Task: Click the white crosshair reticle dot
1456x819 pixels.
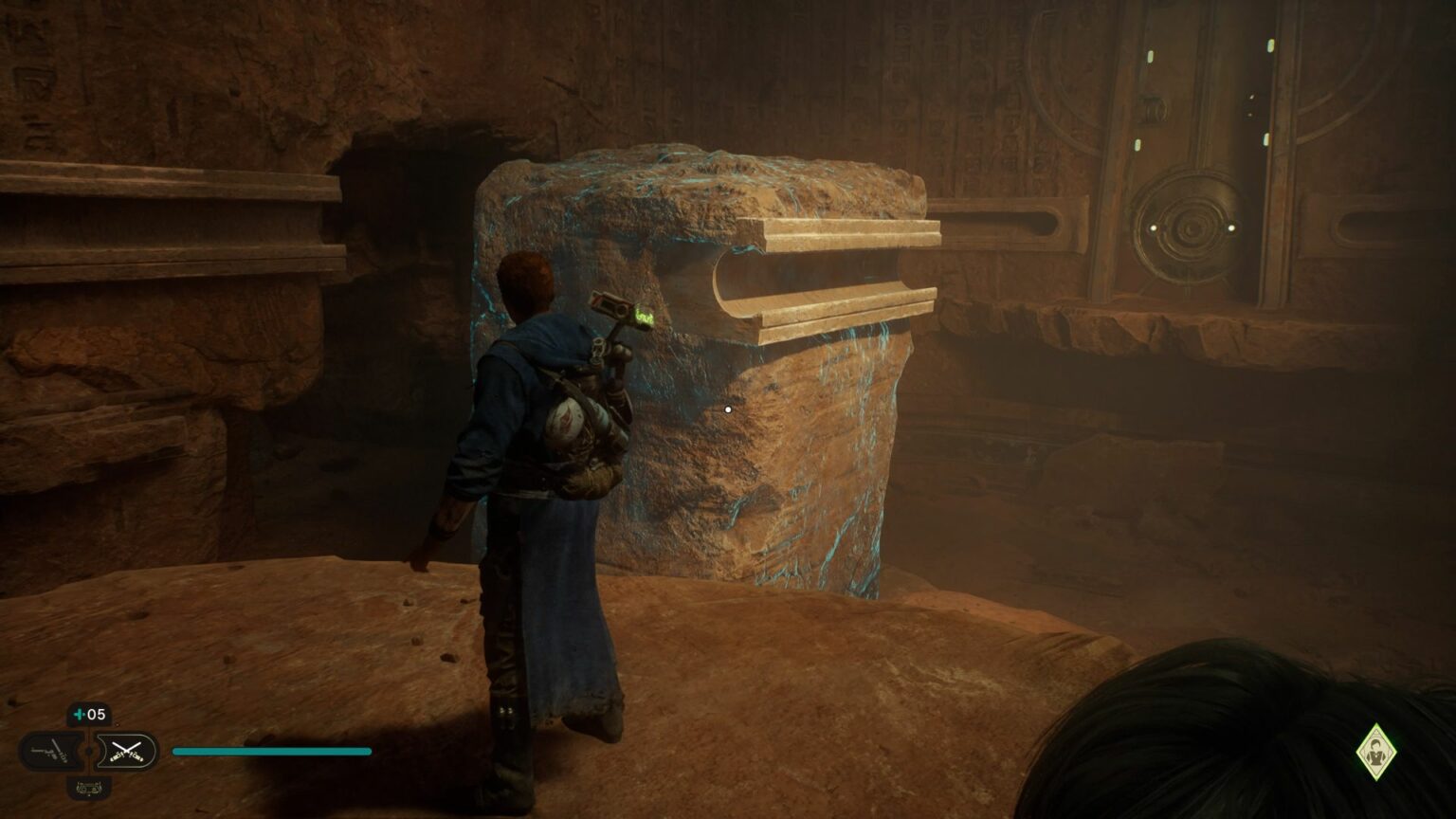Action: pos(726,409)
